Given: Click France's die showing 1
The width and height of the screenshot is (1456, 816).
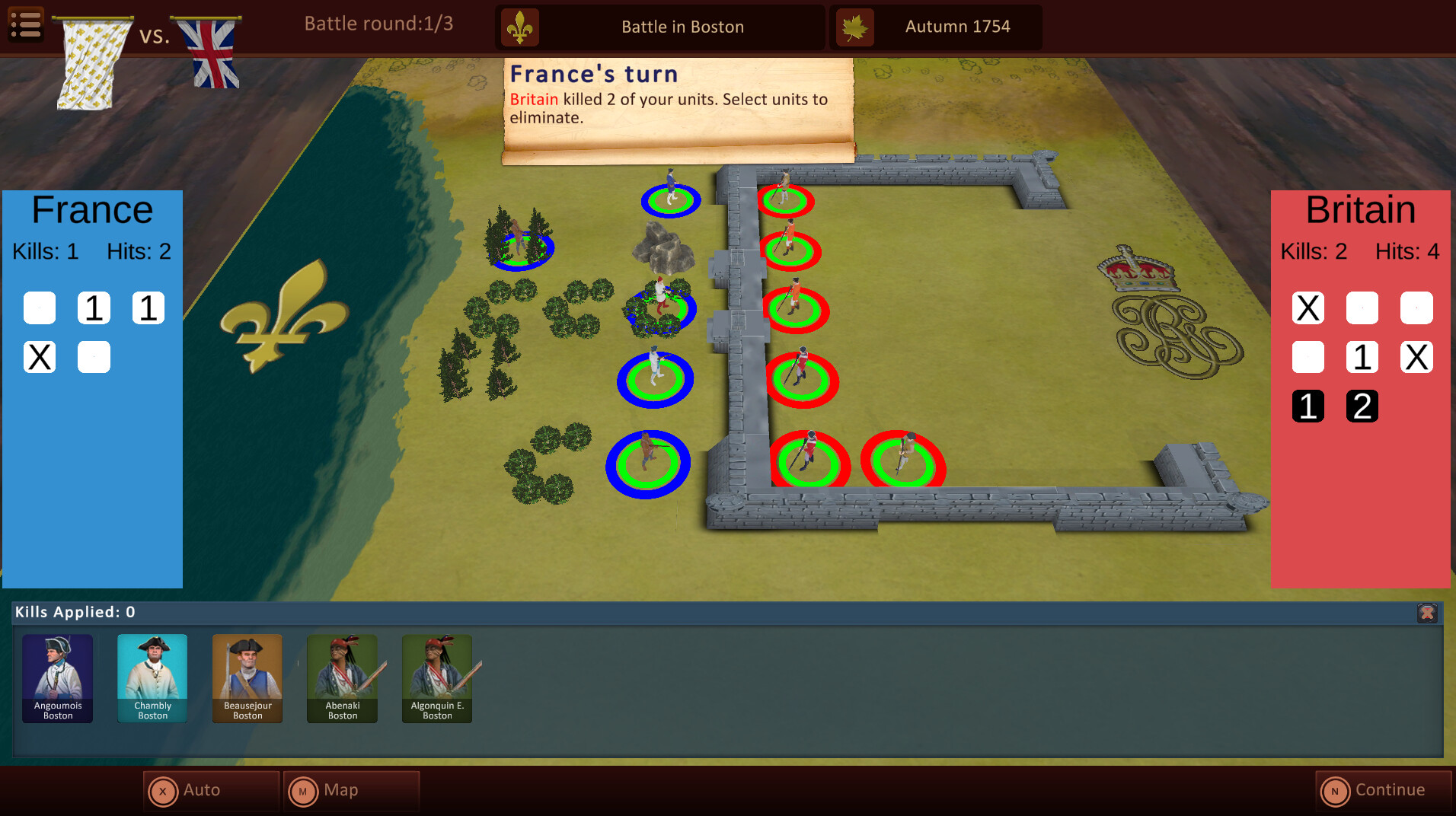Looking at the screenshot, I should click(x=94, y=308).
